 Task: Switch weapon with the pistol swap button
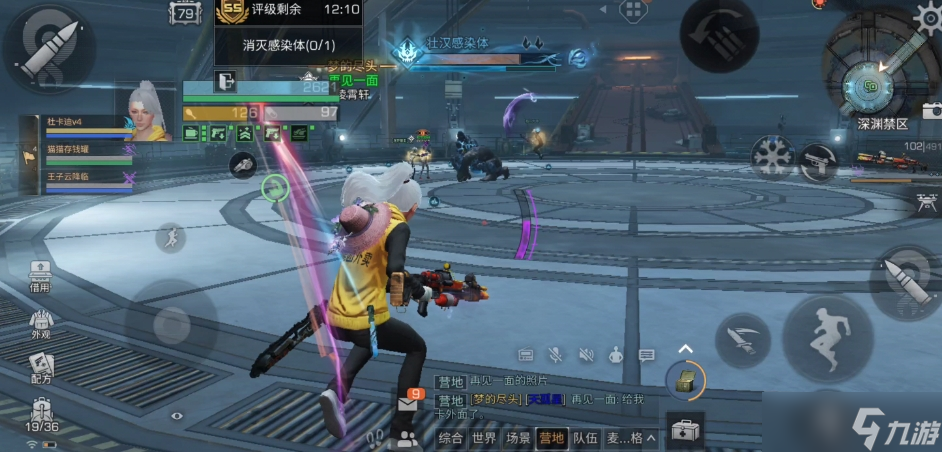point(816,161)
